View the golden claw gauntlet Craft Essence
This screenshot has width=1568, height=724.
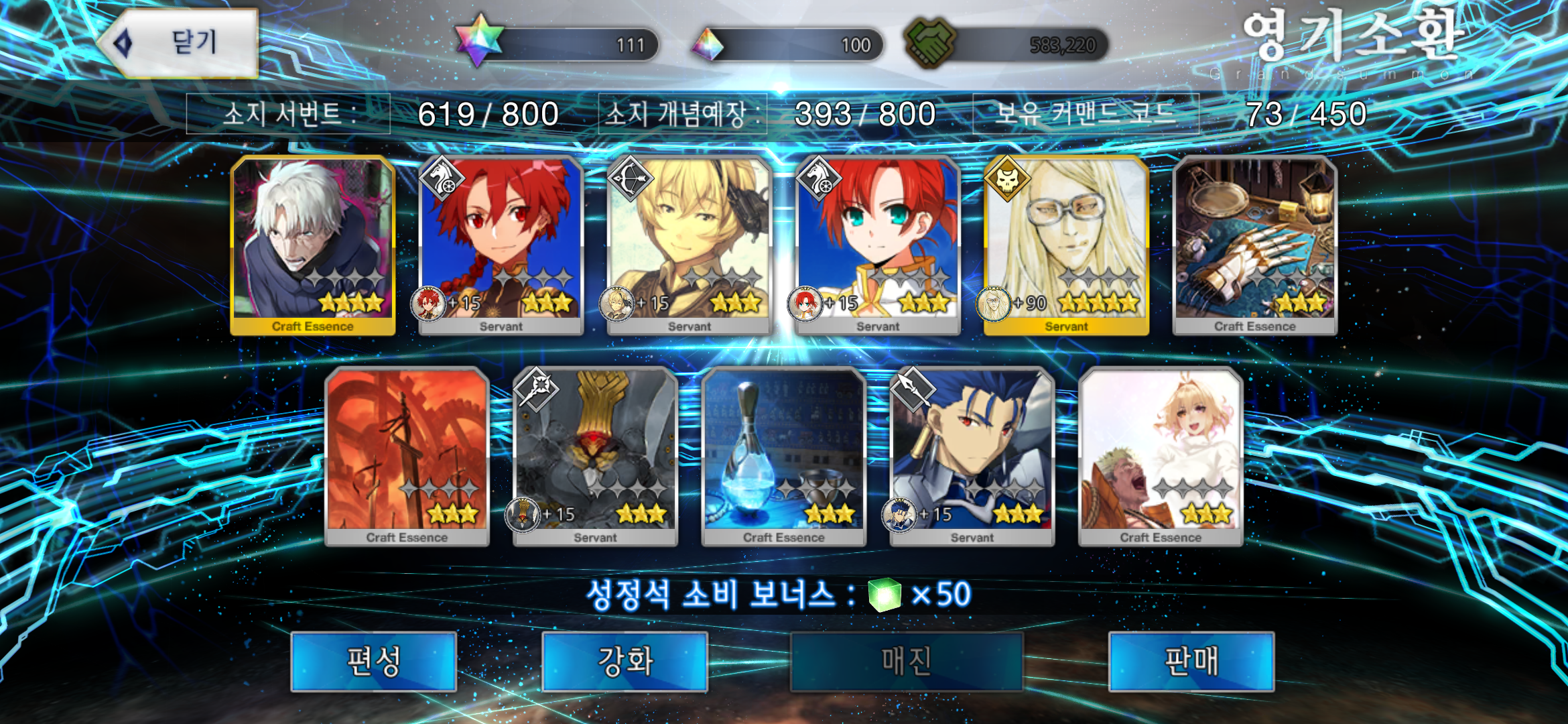pos(1254,245)
